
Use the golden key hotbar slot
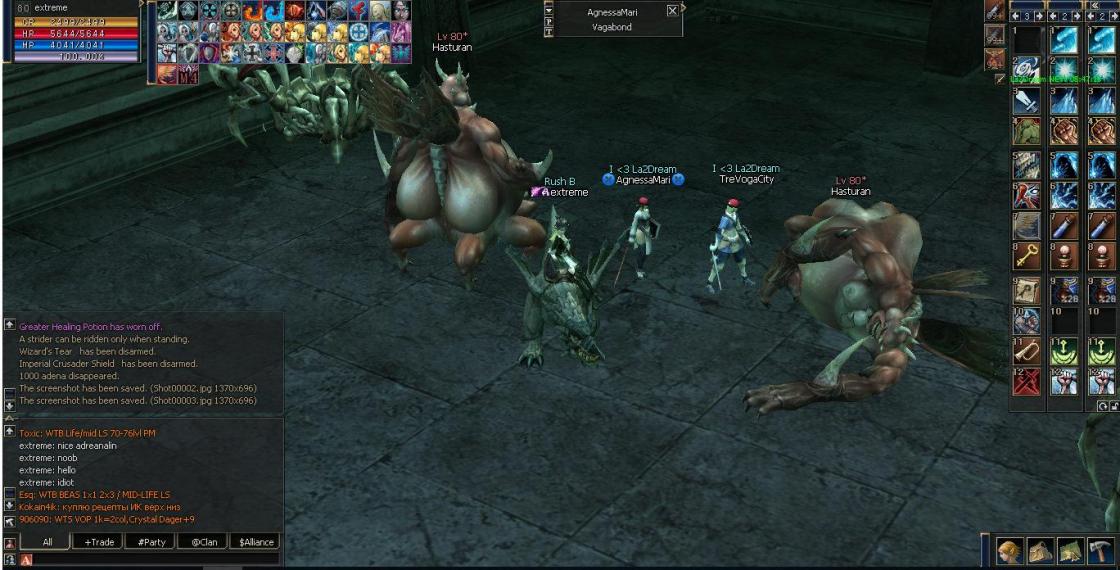click(x=1027, y=257)
